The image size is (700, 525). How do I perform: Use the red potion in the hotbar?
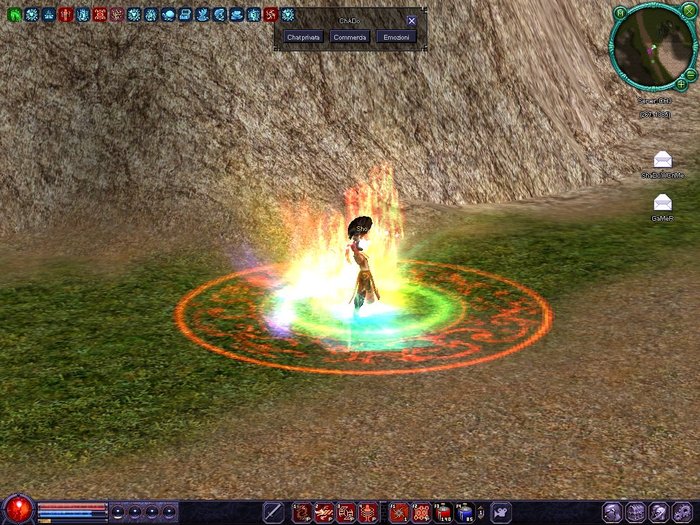[444, 513]
